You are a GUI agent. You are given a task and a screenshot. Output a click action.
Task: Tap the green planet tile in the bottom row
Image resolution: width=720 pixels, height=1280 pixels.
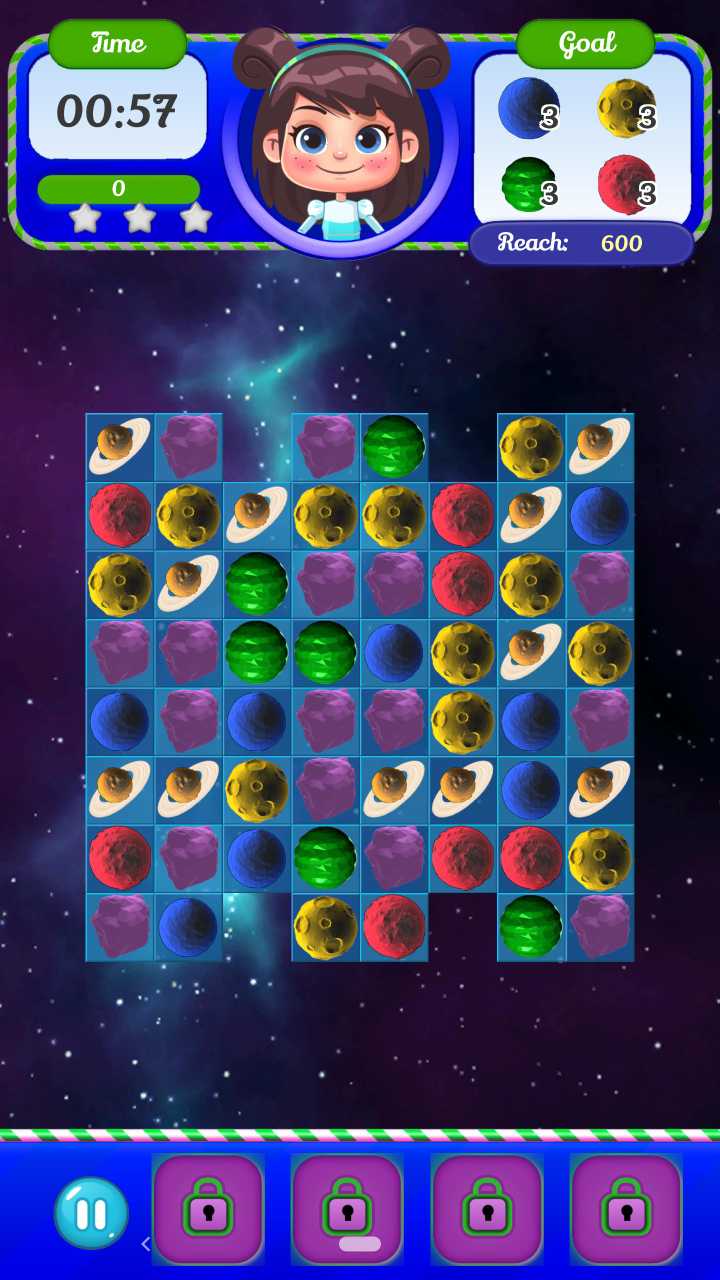point(531,927)
